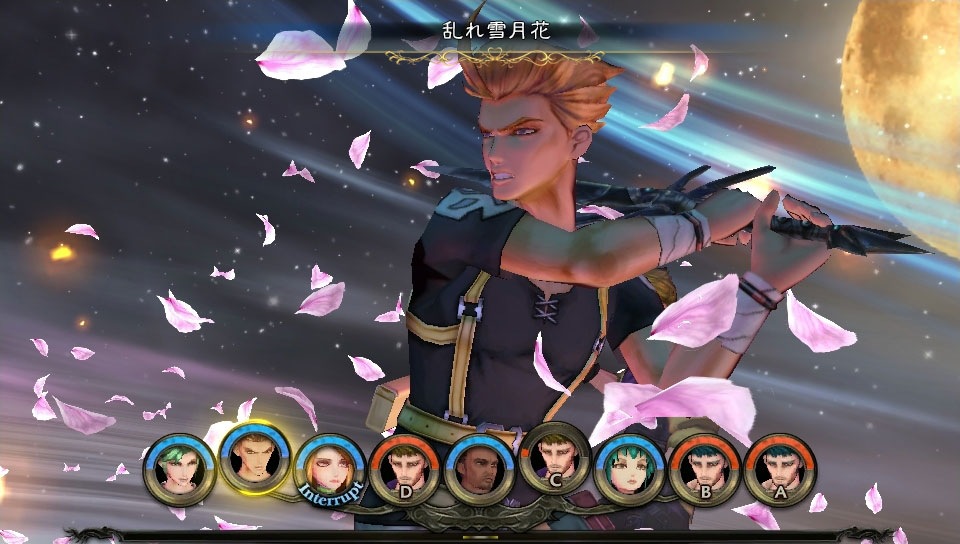Select the enemy portrait labeled A

[779, 470]
